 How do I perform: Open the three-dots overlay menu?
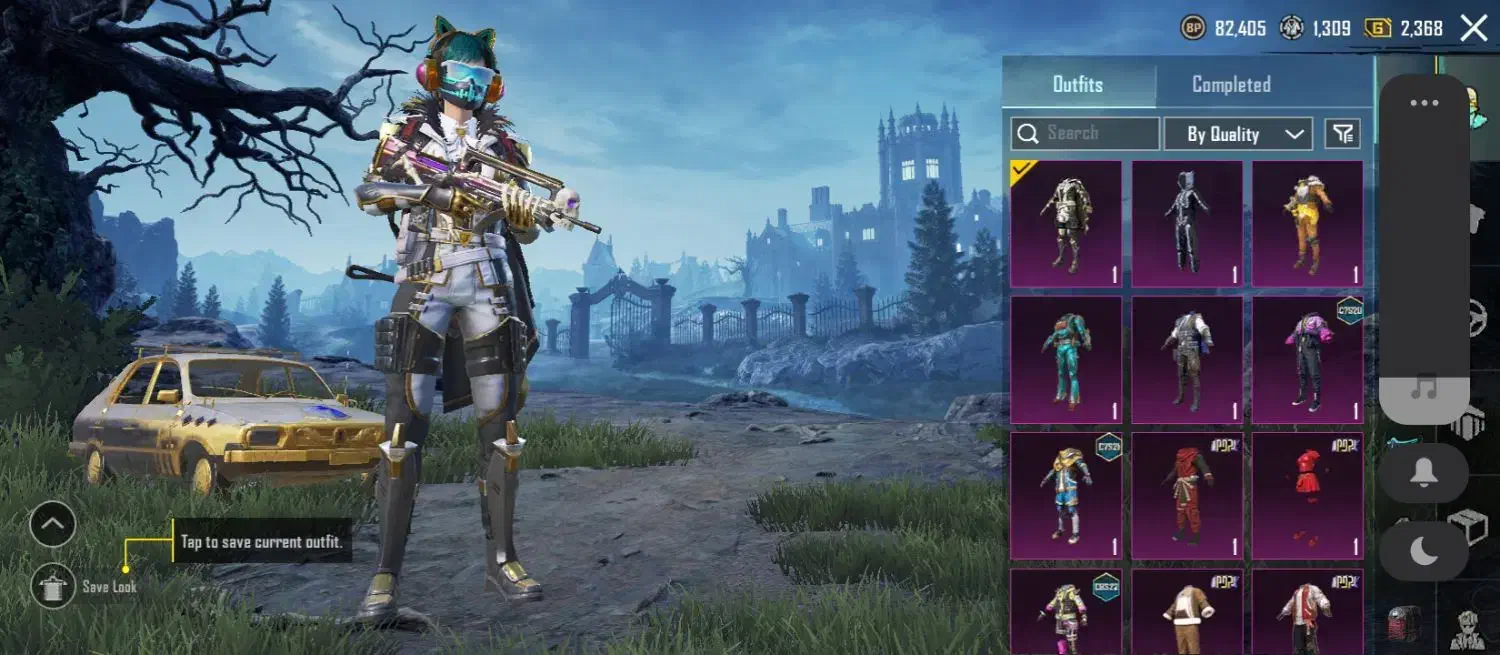click(x=1424, y=103)
